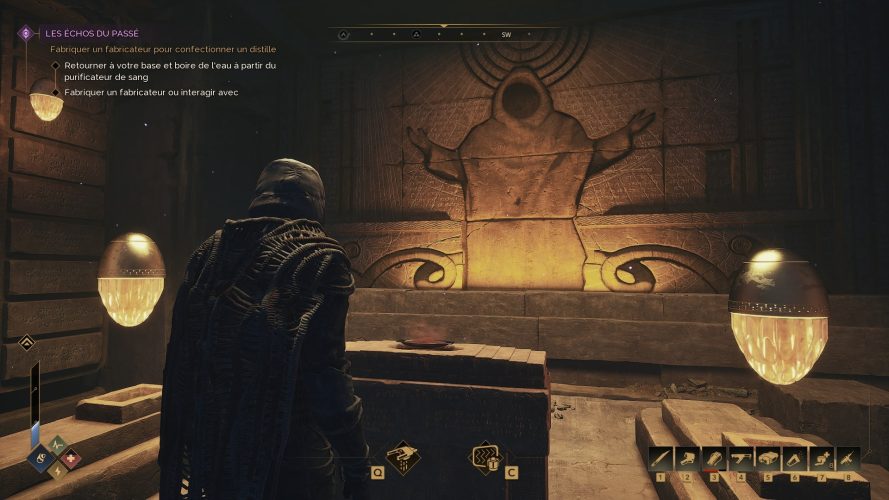Screen dimensions: 889x500
Task: Select the hotbar item with the red bar
Action: (x=714, y=458)
